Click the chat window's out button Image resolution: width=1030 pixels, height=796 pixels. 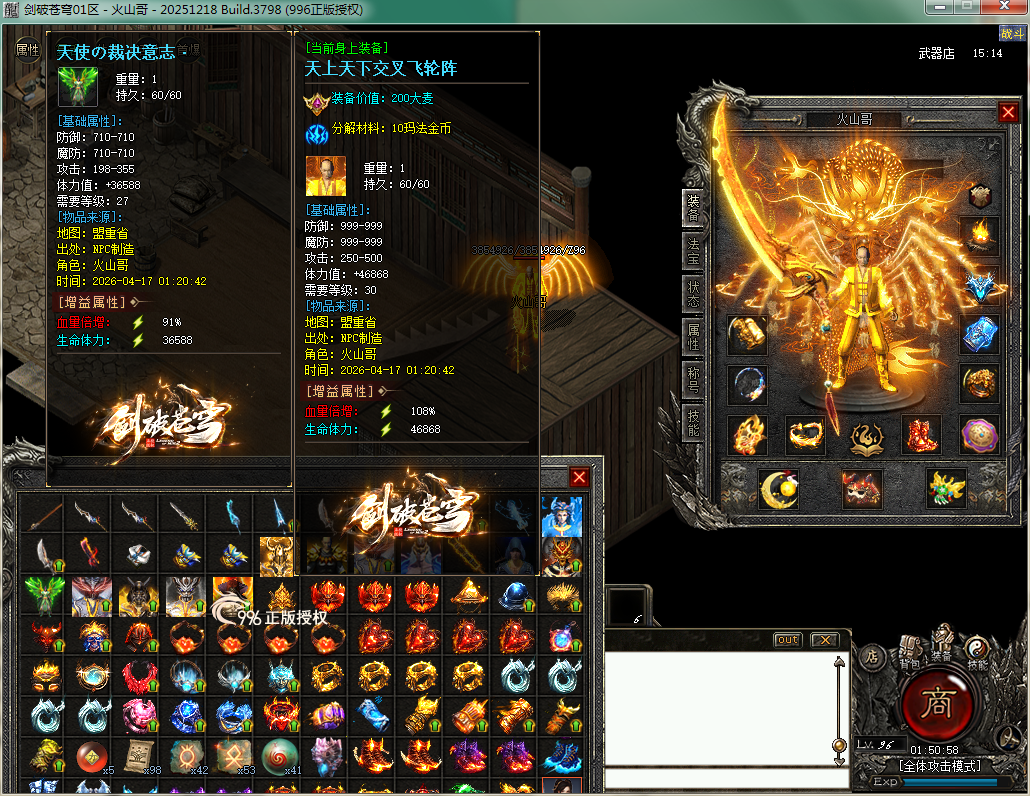pyautogui.click(x=788, y=640)
